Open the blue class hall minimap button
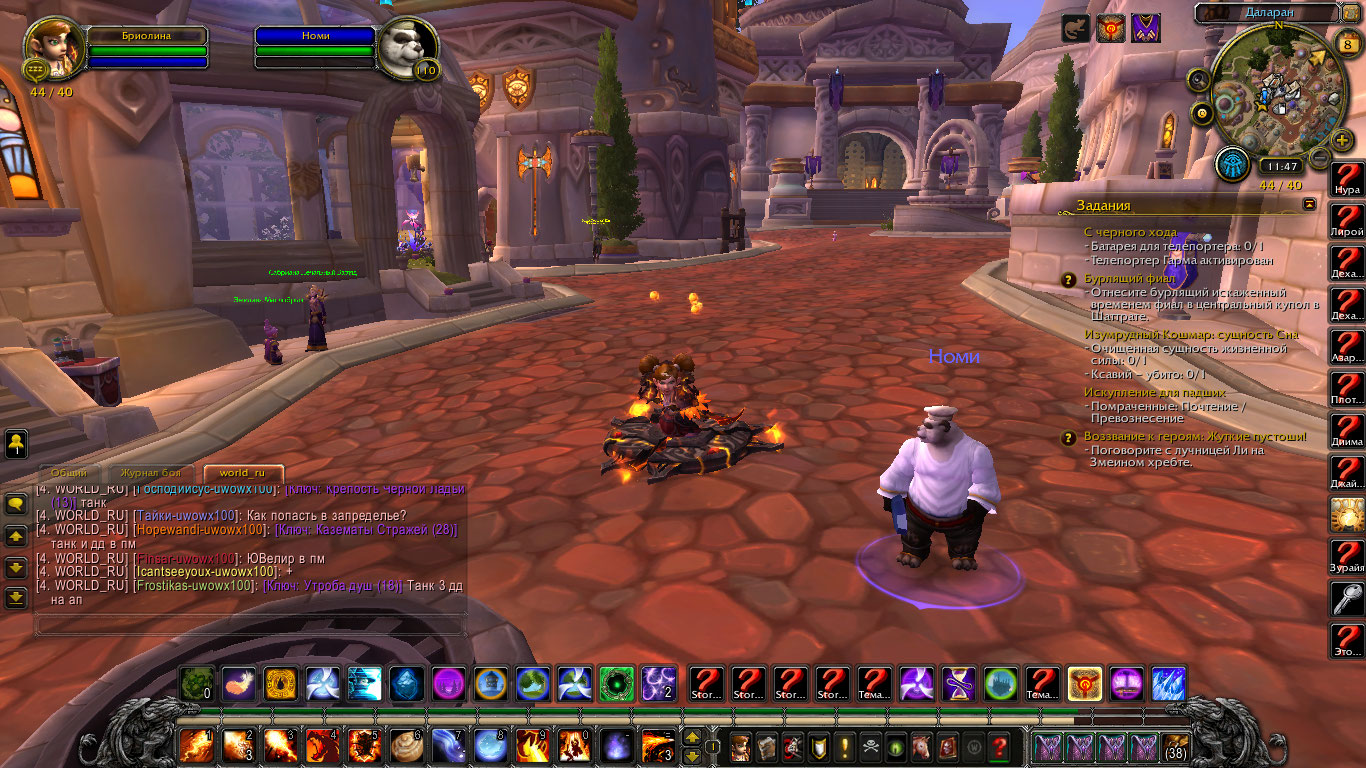The height and width of the screenshot is (768, 1366). (1232, 164)
